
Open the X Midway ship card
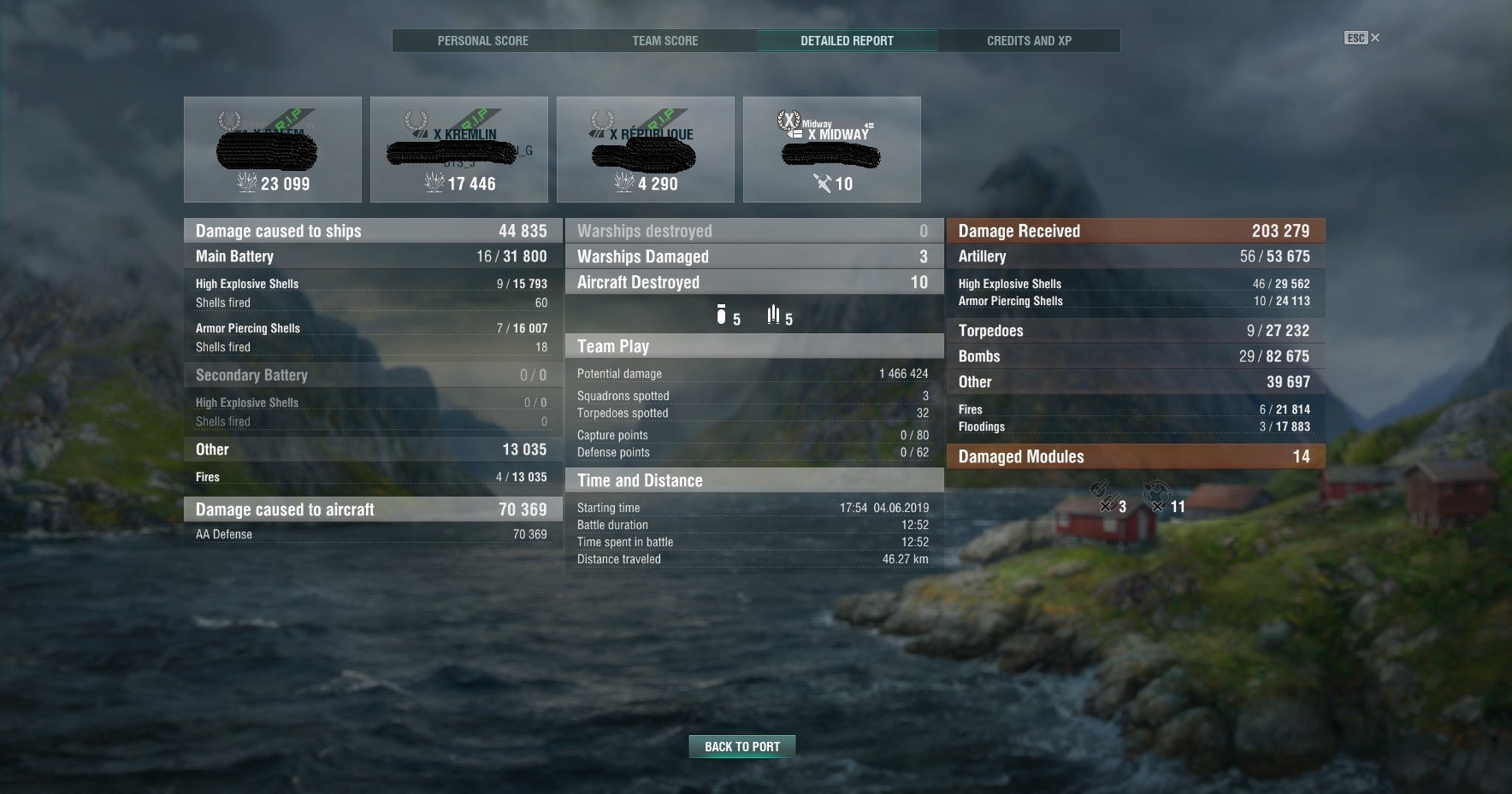(x=832, y=150)
